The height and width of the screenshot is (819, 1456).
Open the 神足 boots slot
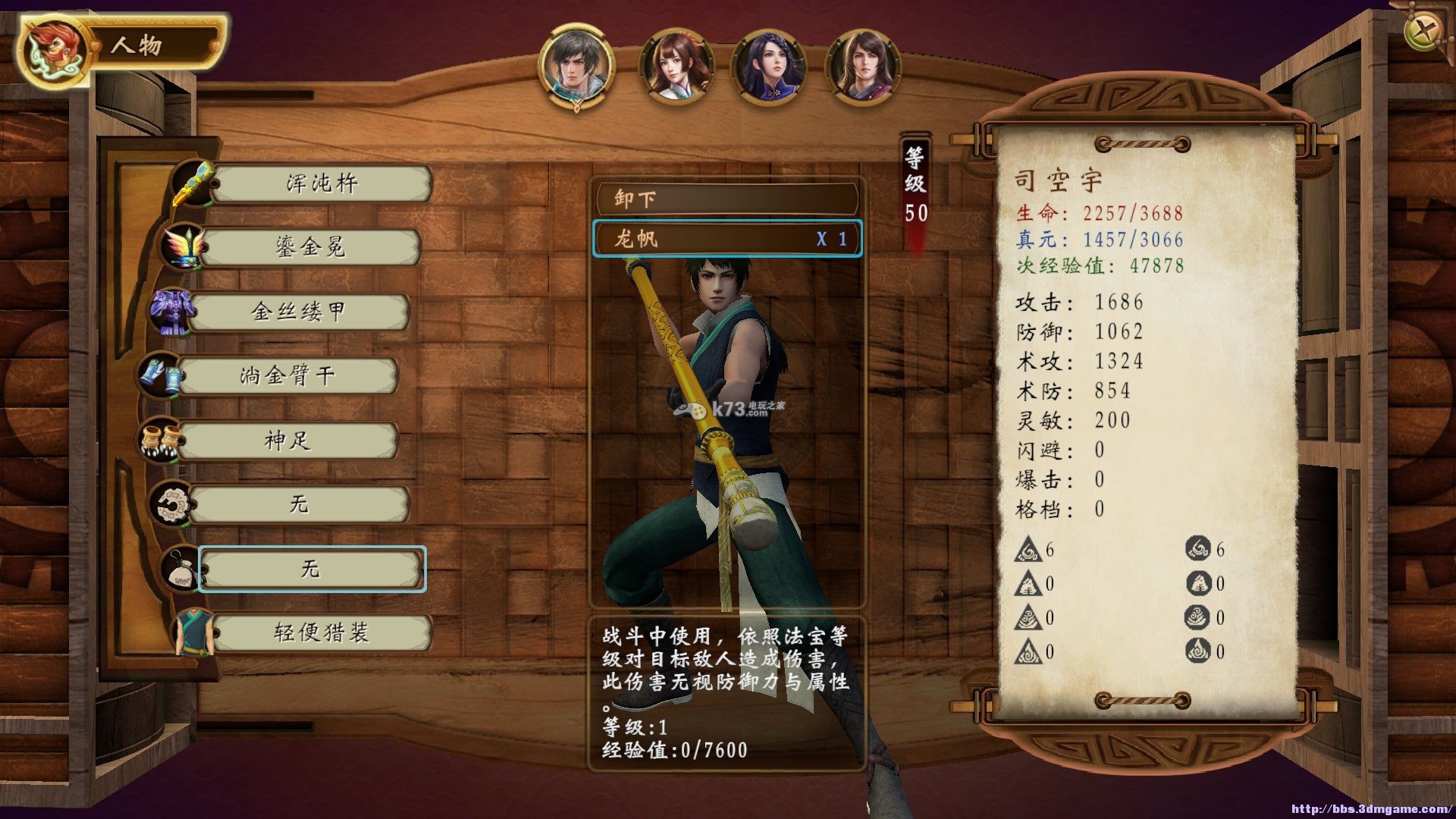click(287, 441)
